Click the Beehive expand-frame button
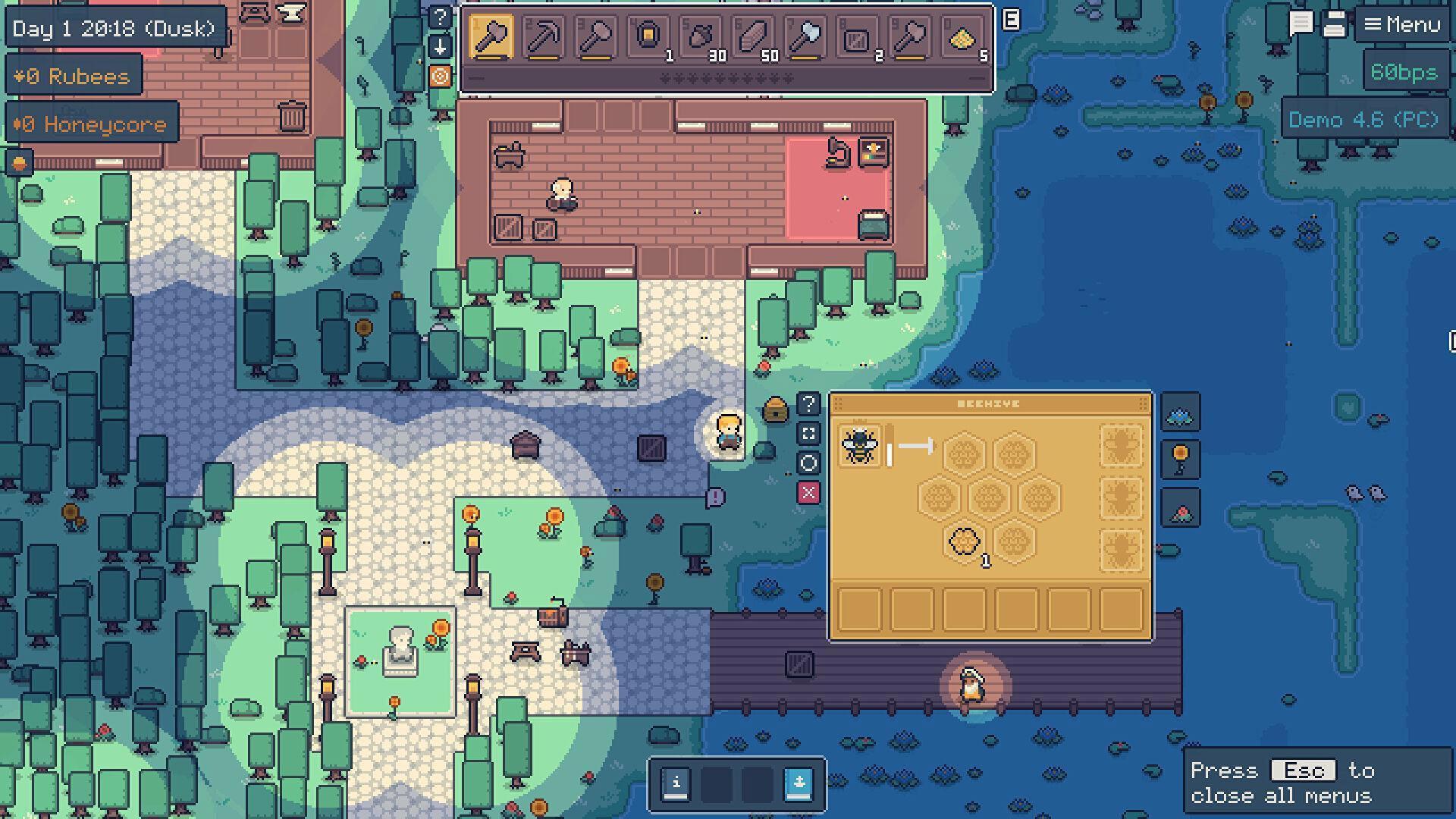The height and width of the screenshot is (819, 1456). [808, 434]
